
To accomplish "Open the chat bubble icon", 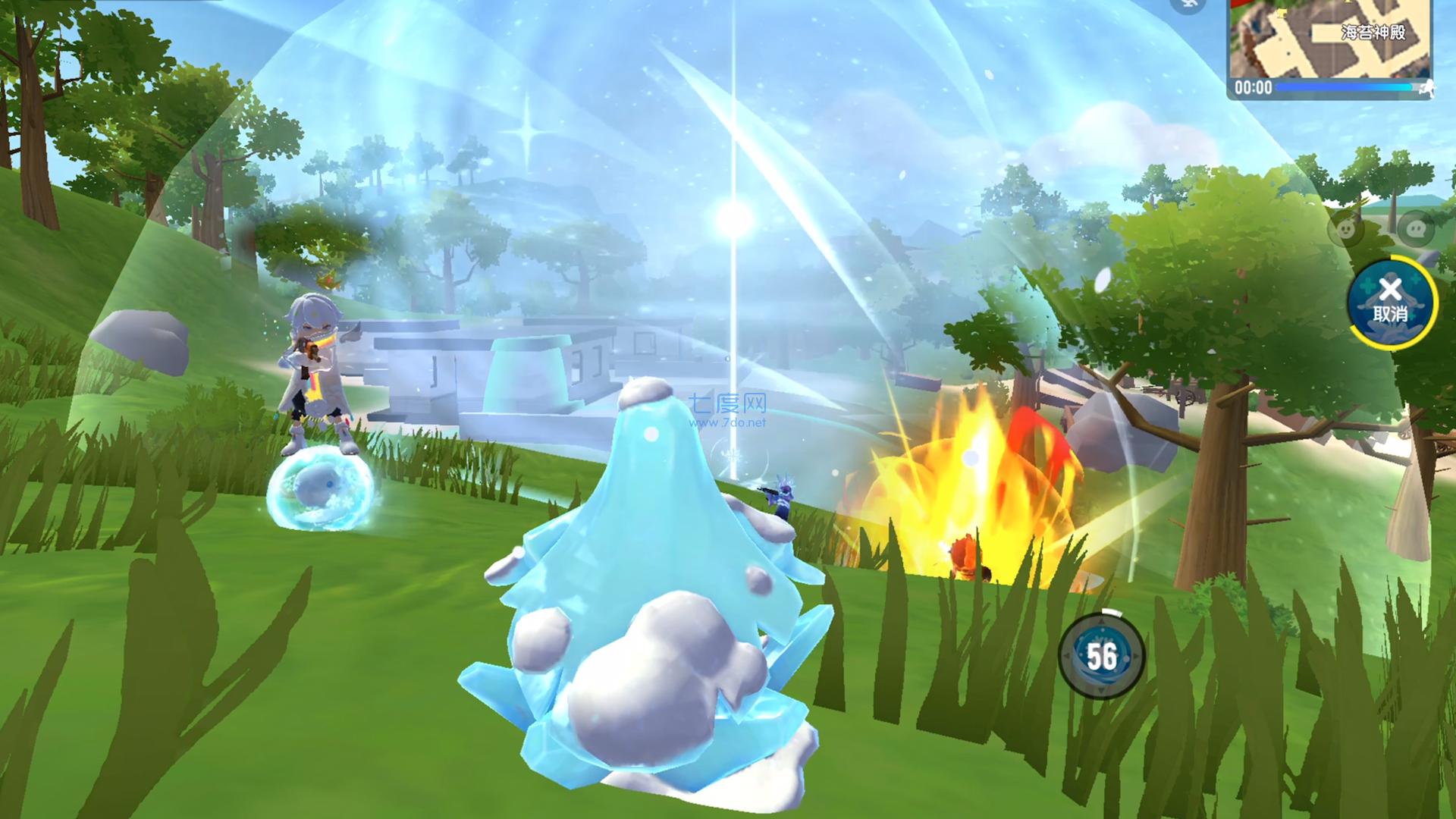I will coord(1415,229).
